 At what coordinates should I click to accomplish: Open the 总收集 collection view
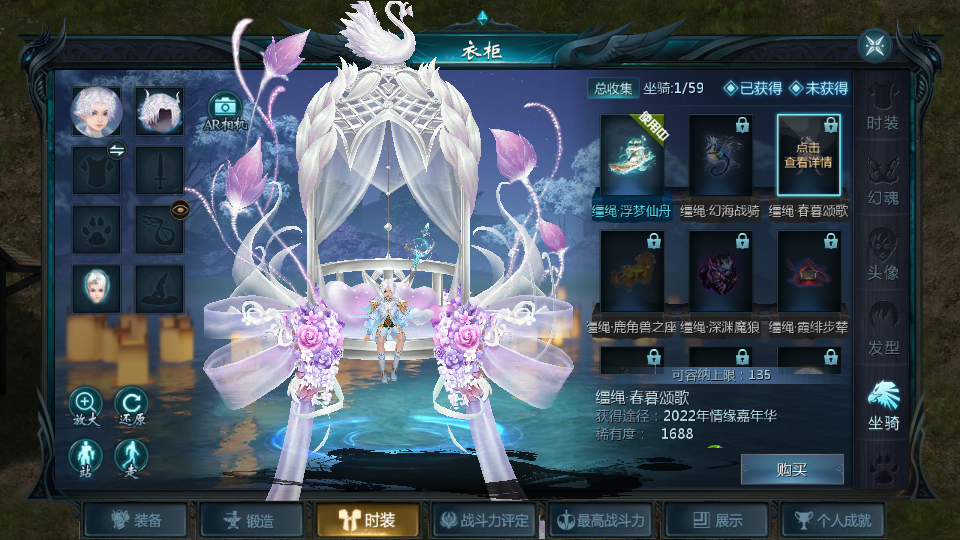613,88
